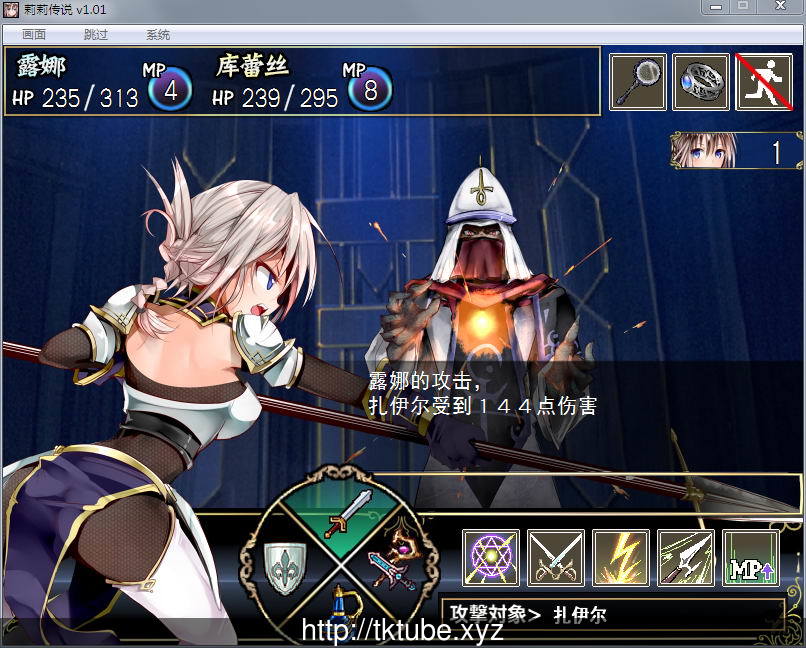This screenshot has height=648, width=806.
Task: Choose the shield defend command
Action: 285,565
